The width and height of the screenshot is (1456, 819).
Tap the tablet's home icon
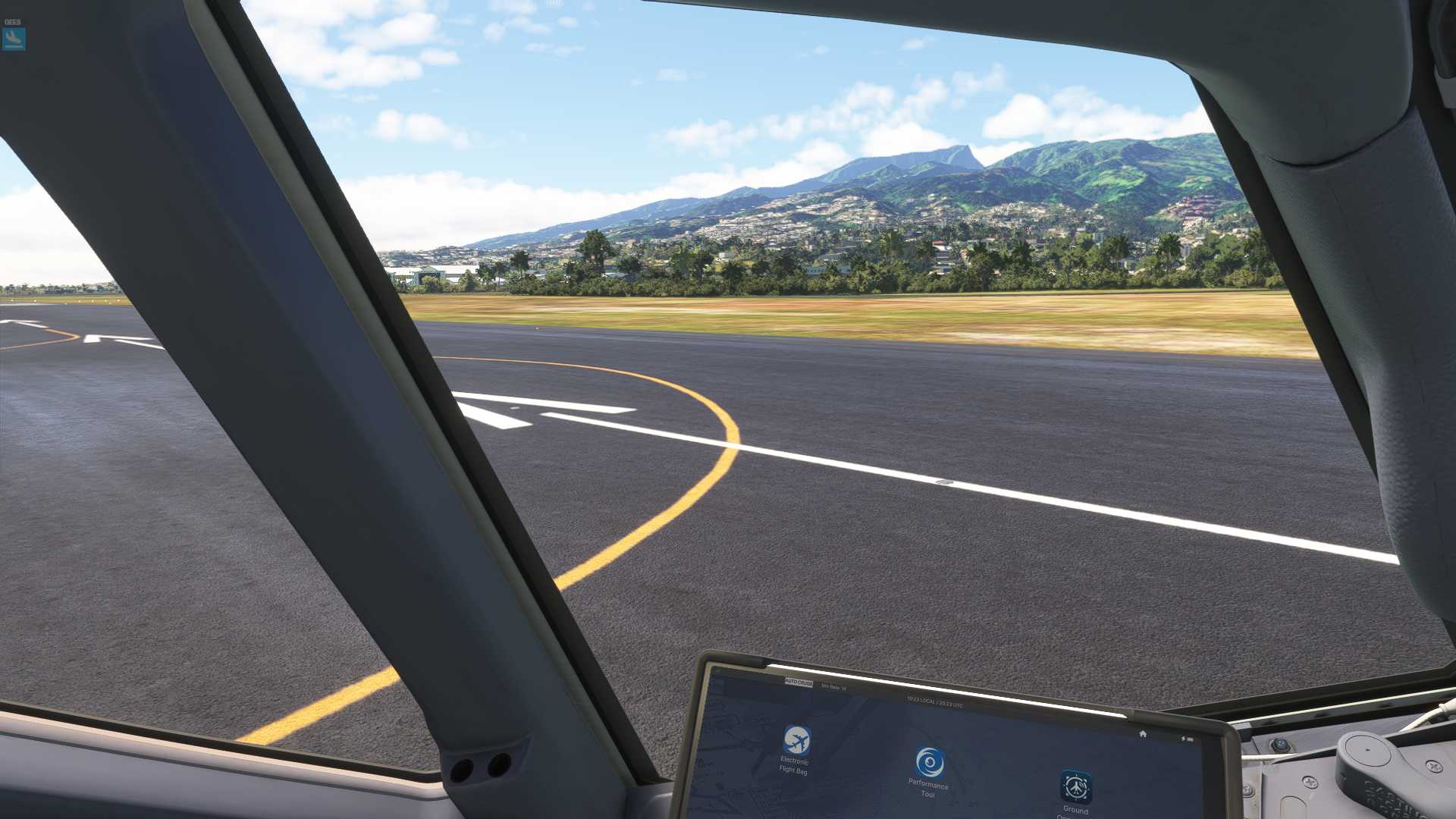[1143, 734]
